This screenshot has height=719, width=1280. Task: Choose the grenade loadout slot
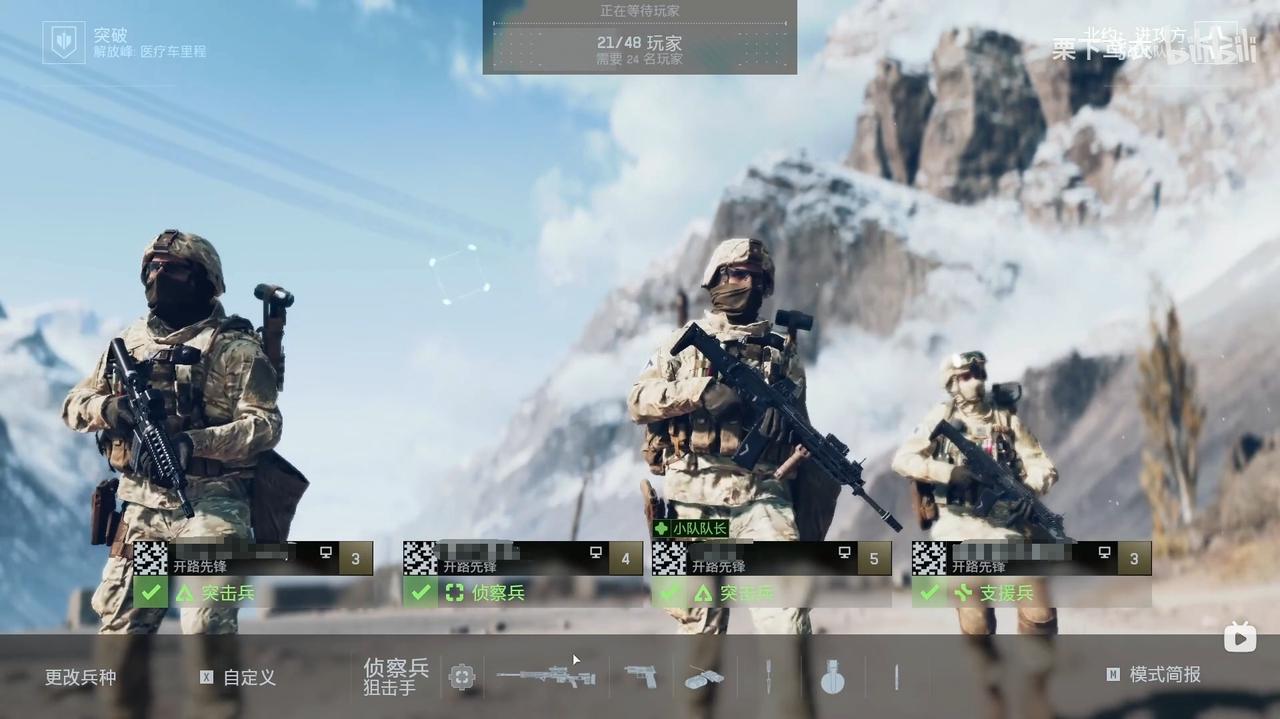832,677
